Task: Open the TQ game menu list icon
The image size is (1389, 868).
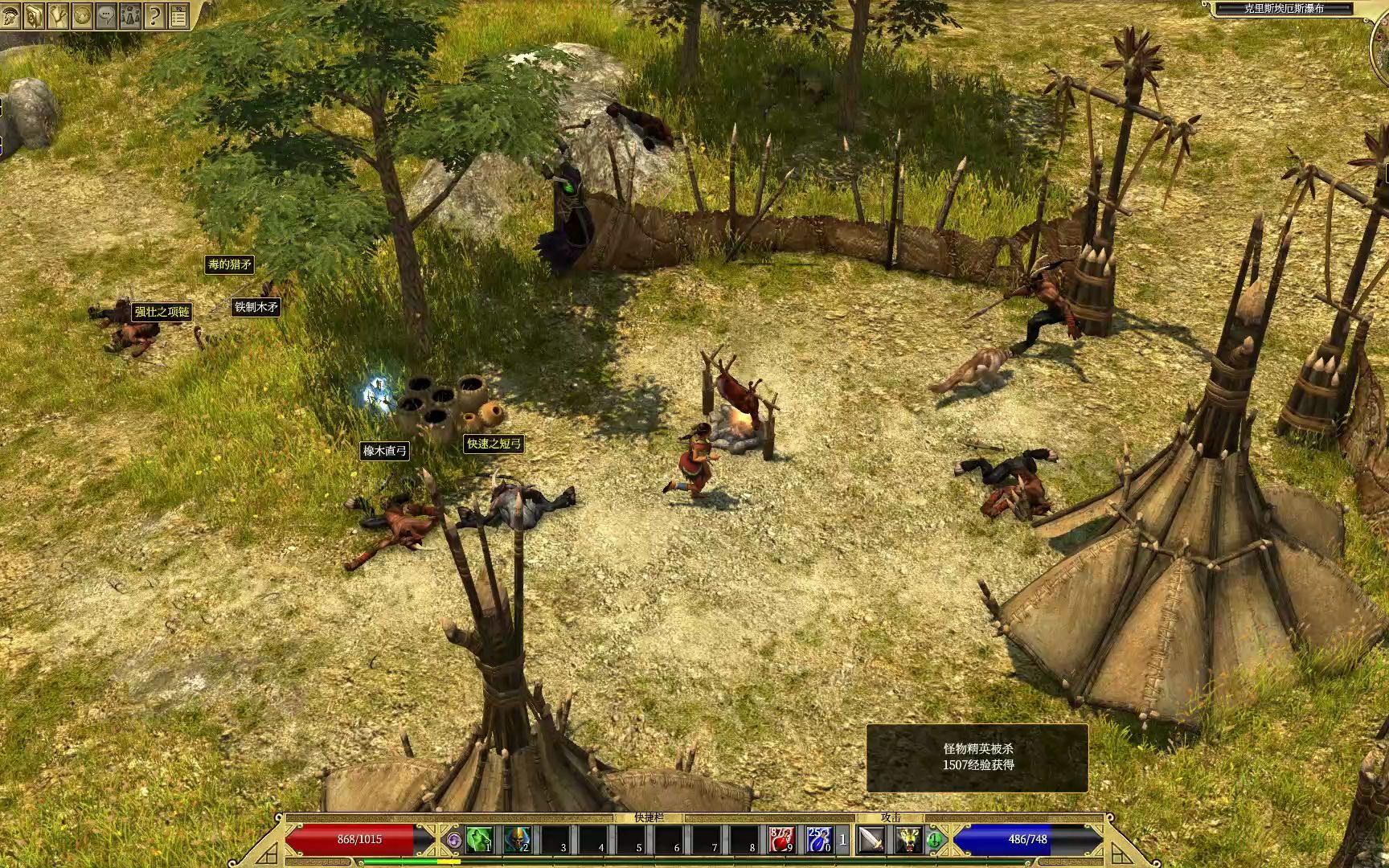Action: 178,15
